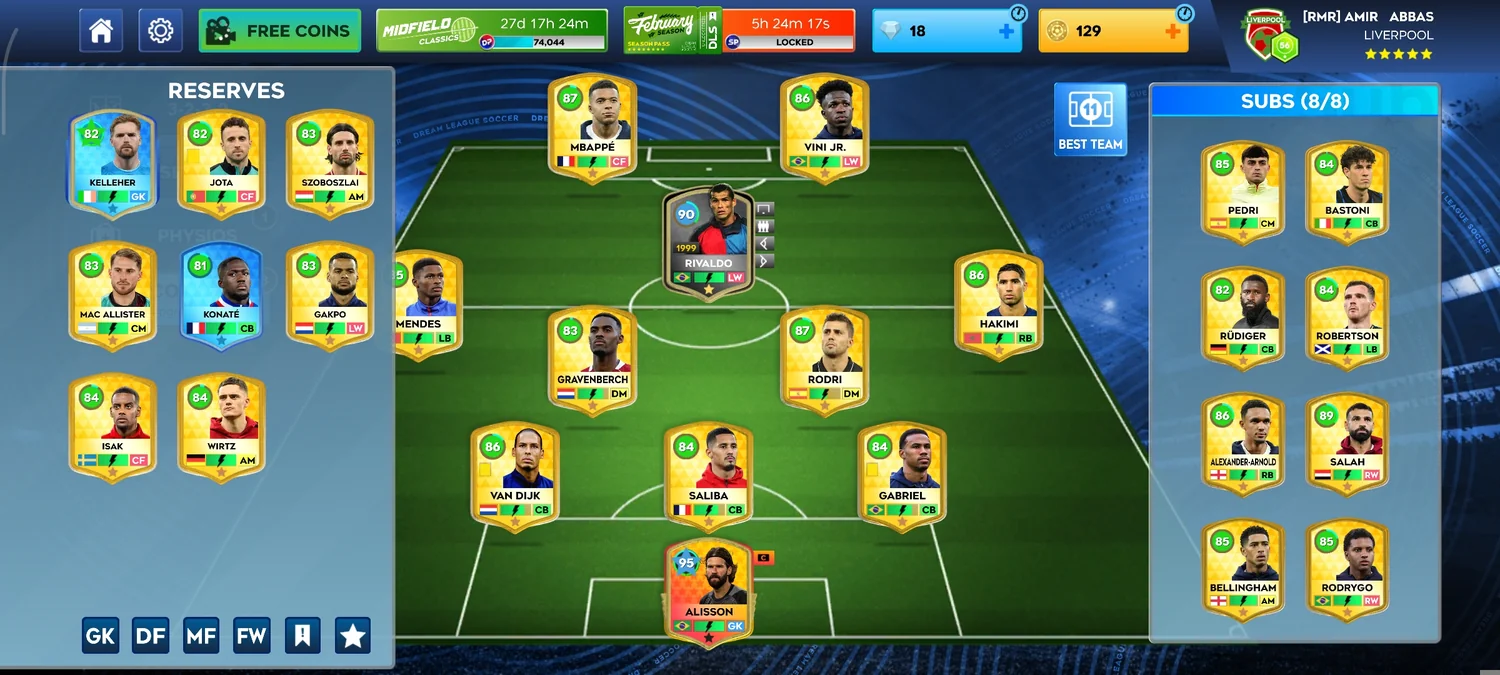Select Mbappé's player card

(592, 127)
